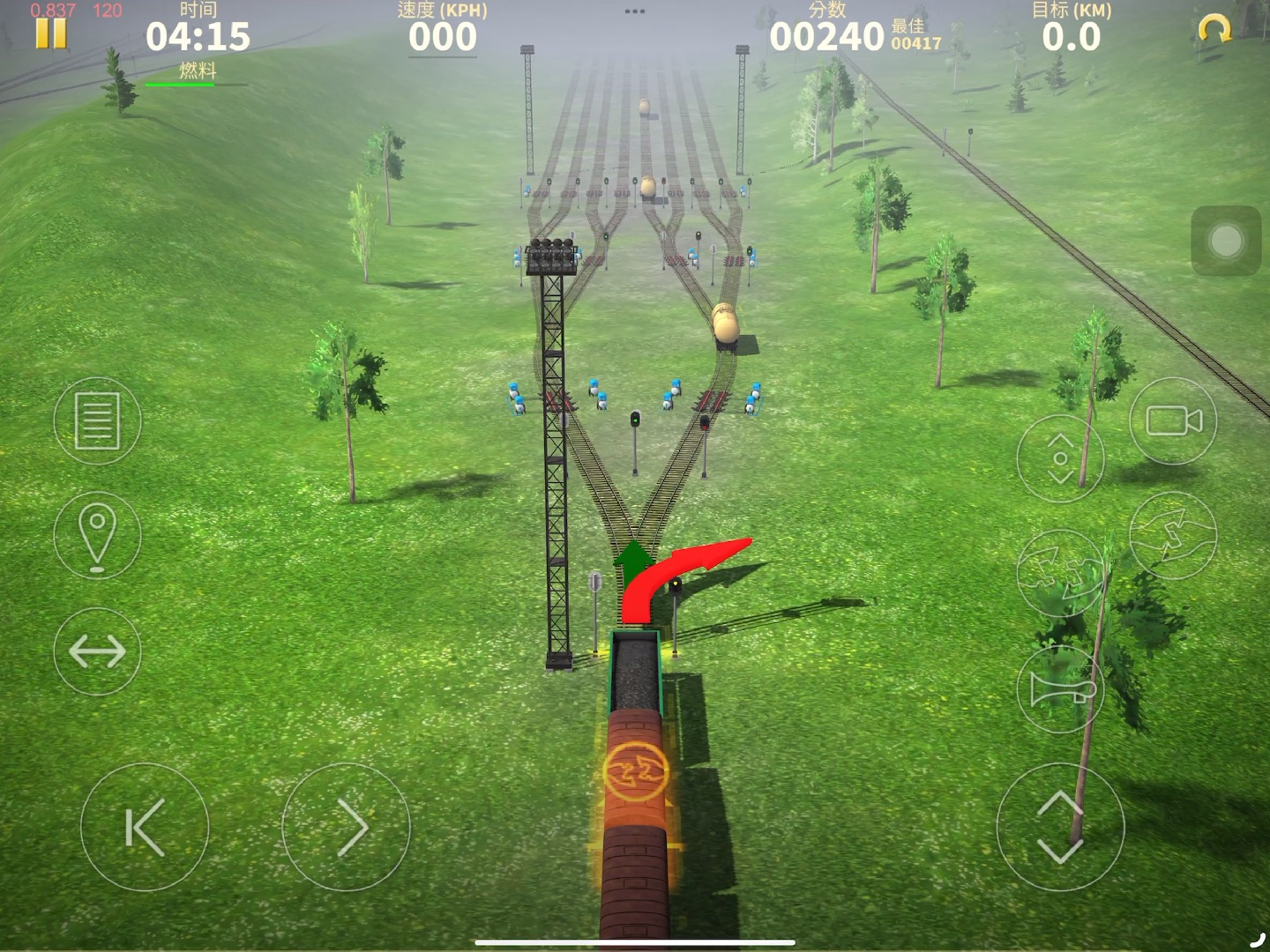1270x952 pixels.
Task: Tap the gray AssistiveTouch overlay button
Action: click(x=1226, y=241)
